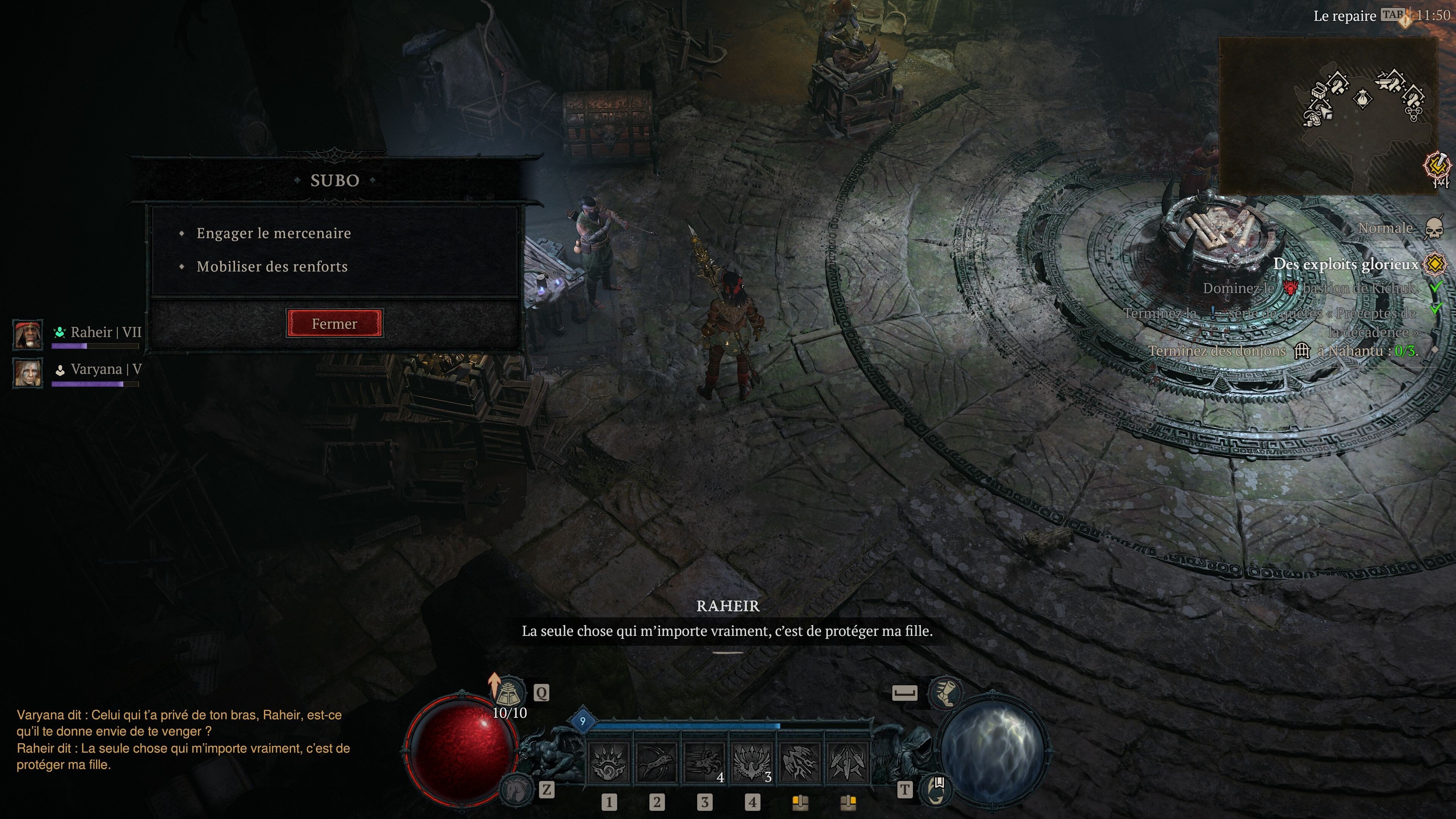Close Subo's dialog with Fermer
The width and height of the screenshot is (1456, 819).
334,323
